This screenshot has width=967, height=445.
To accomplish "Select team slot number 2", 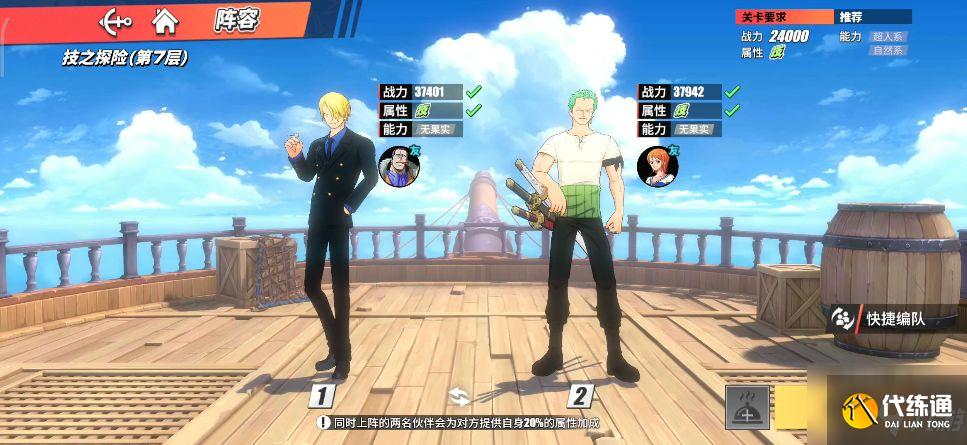I will (581, 396).
